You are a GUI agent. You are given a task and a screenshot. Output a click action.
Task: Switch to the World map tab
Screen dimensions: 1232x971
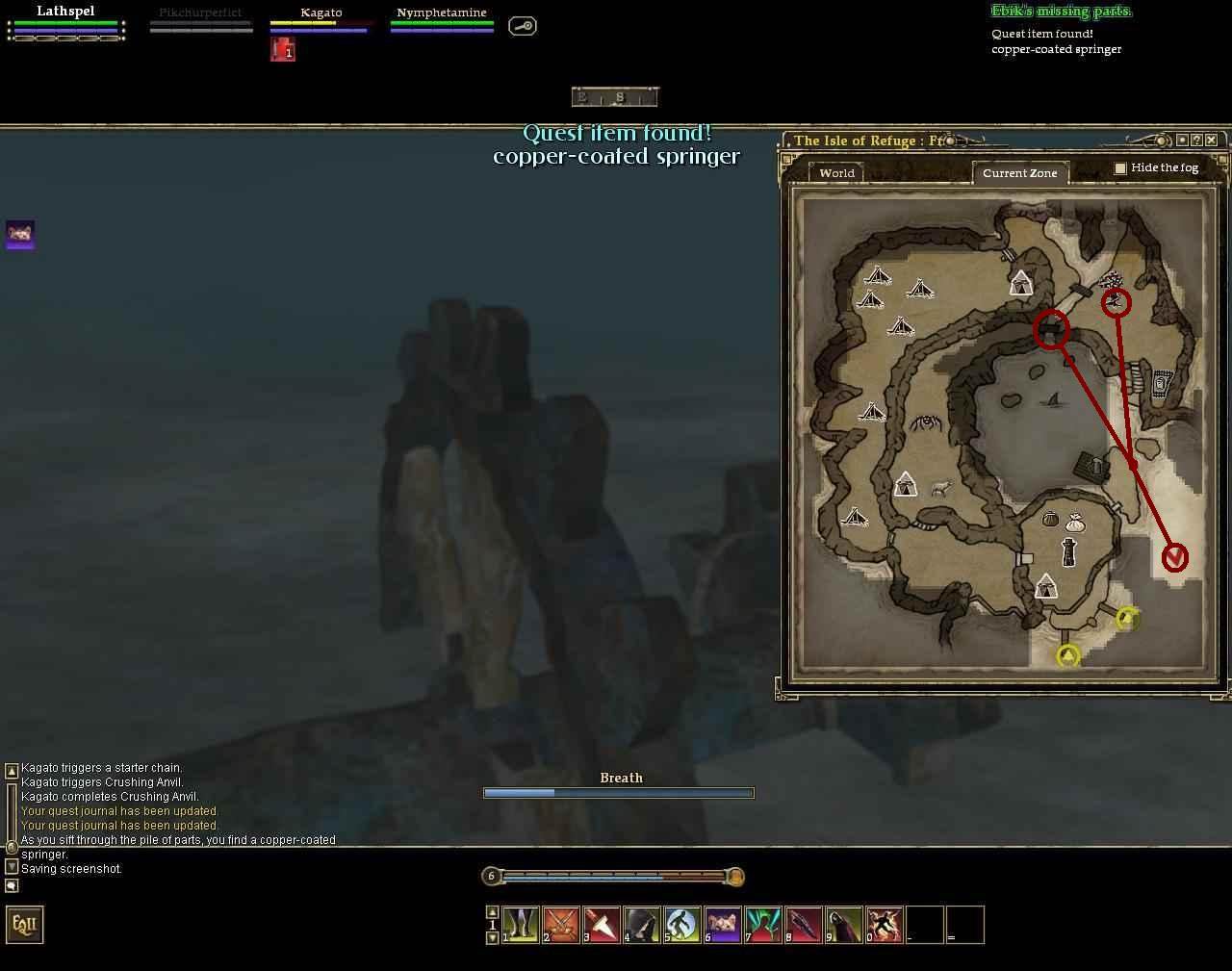point(836,173)
